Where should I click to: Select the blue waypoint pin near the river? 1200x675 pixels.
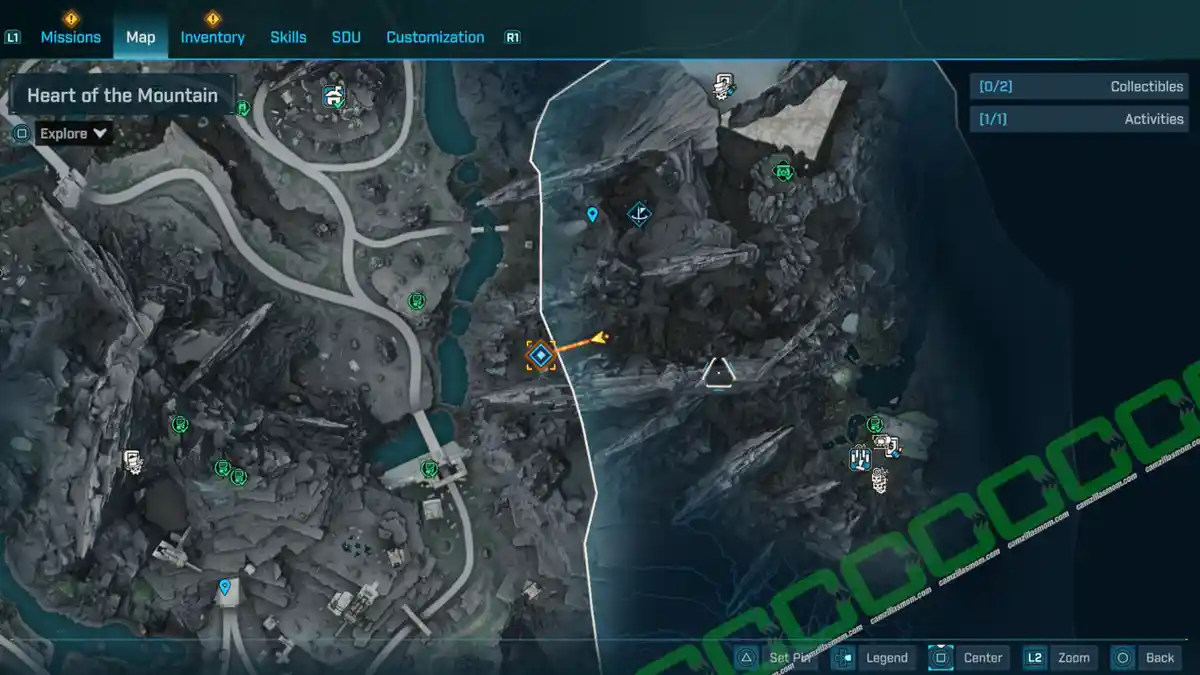(x=593, y=214)
